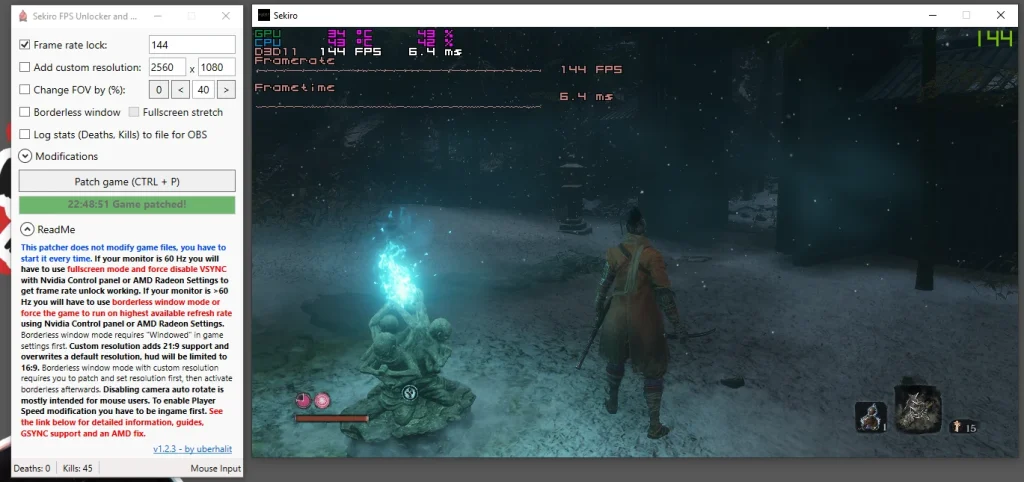The height and width of the screenshot is (482, 1024).
Task: Collapse the ReadMe section
Action: click(x=27, y=229)
